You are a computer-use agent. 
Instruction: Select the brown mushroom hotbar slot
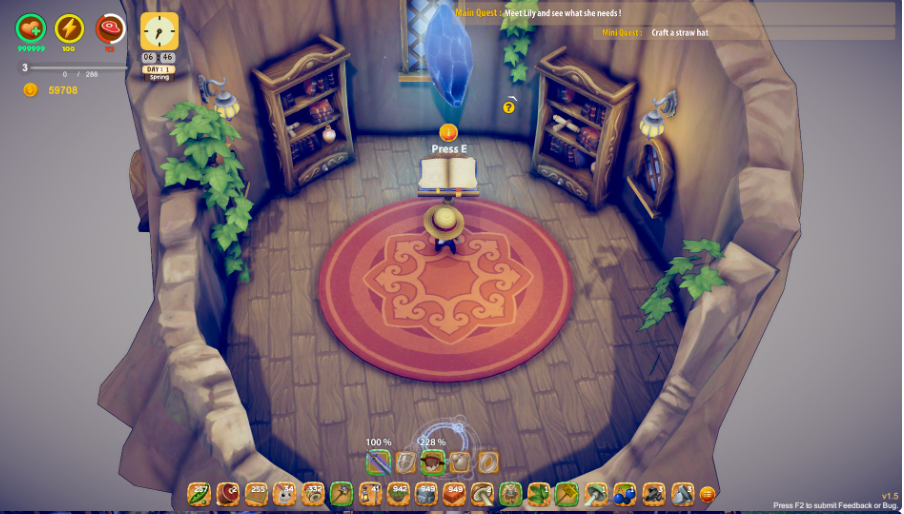pos(483,494)
